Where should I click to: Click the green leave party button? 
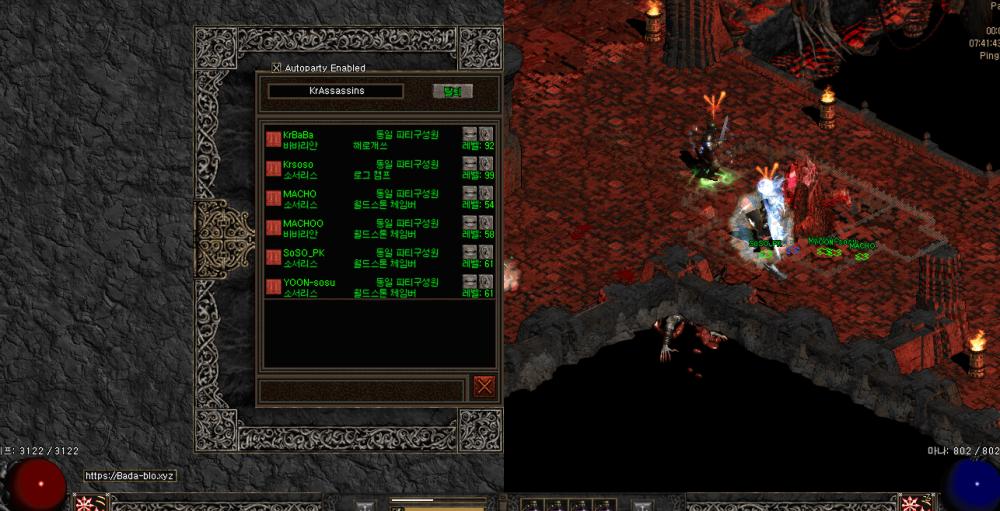point(452,91)
